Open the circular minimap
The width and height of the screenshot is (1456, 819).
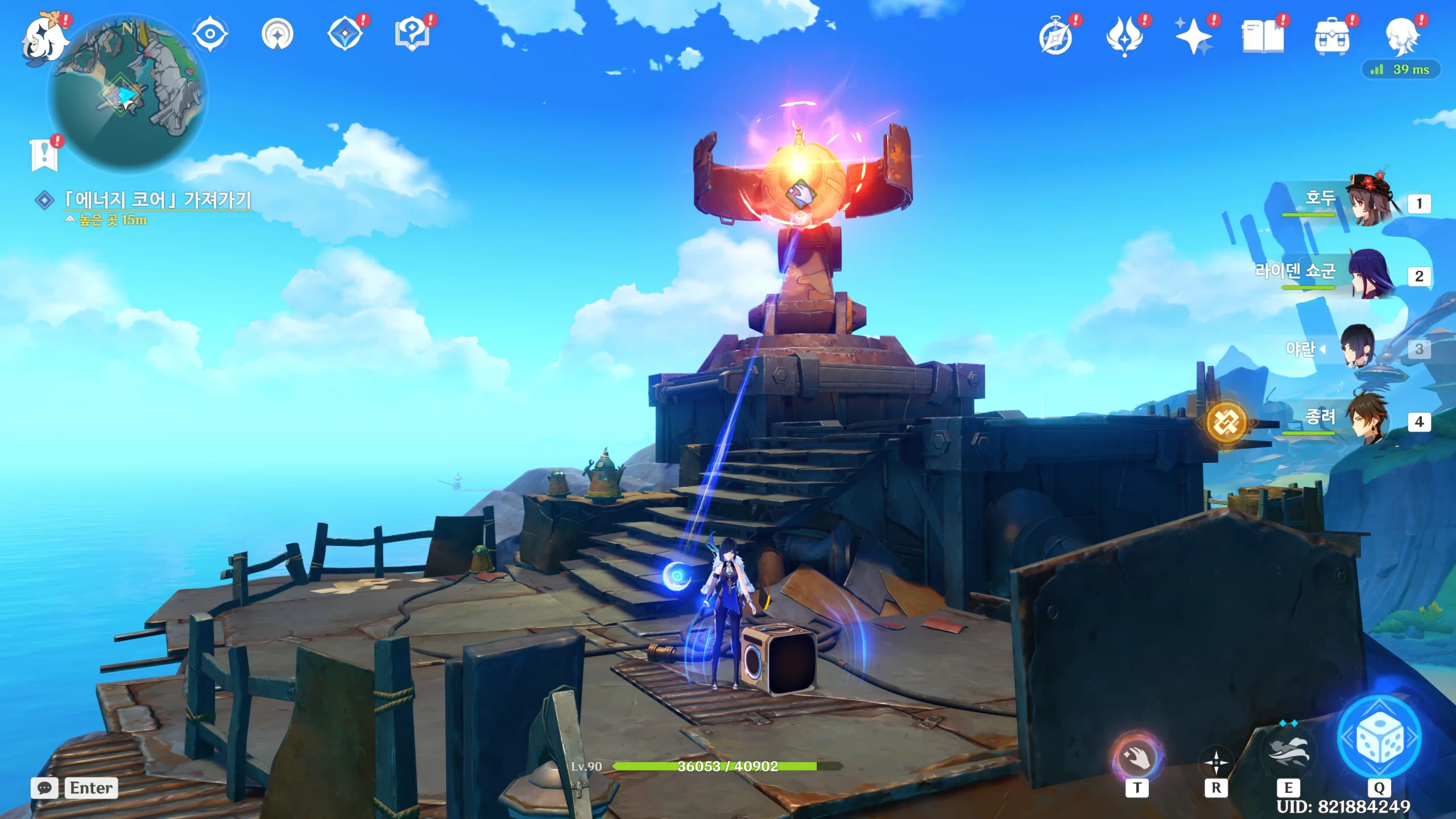click(127, 94)
